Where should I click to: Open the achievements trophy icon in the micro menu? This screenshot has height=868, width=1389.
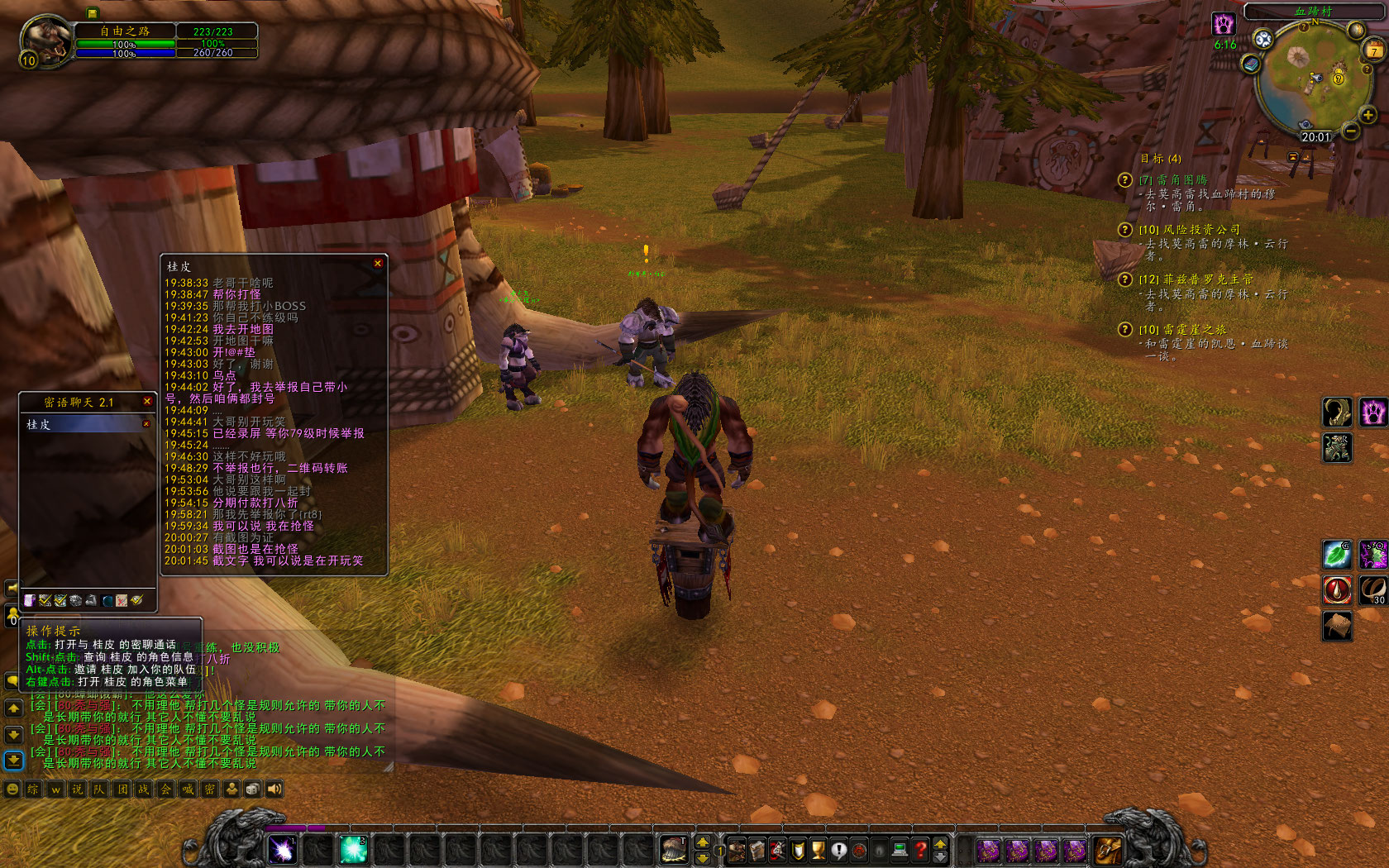tap(818, 849)
